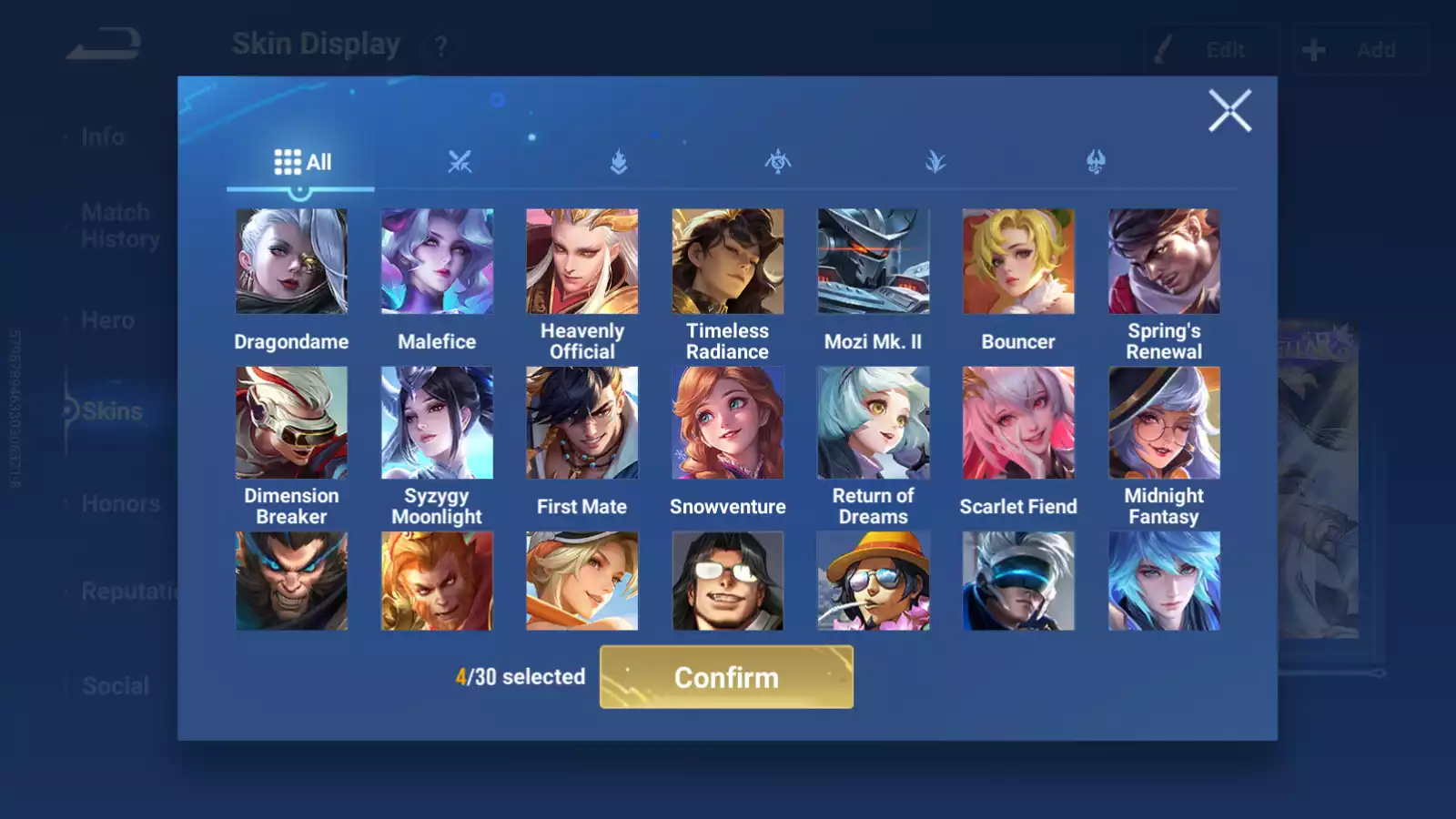Filter skins by the crossed swords class tab
Image resolution: width=1456 pixels, height=819 pixels.
[x=460, y=163]
